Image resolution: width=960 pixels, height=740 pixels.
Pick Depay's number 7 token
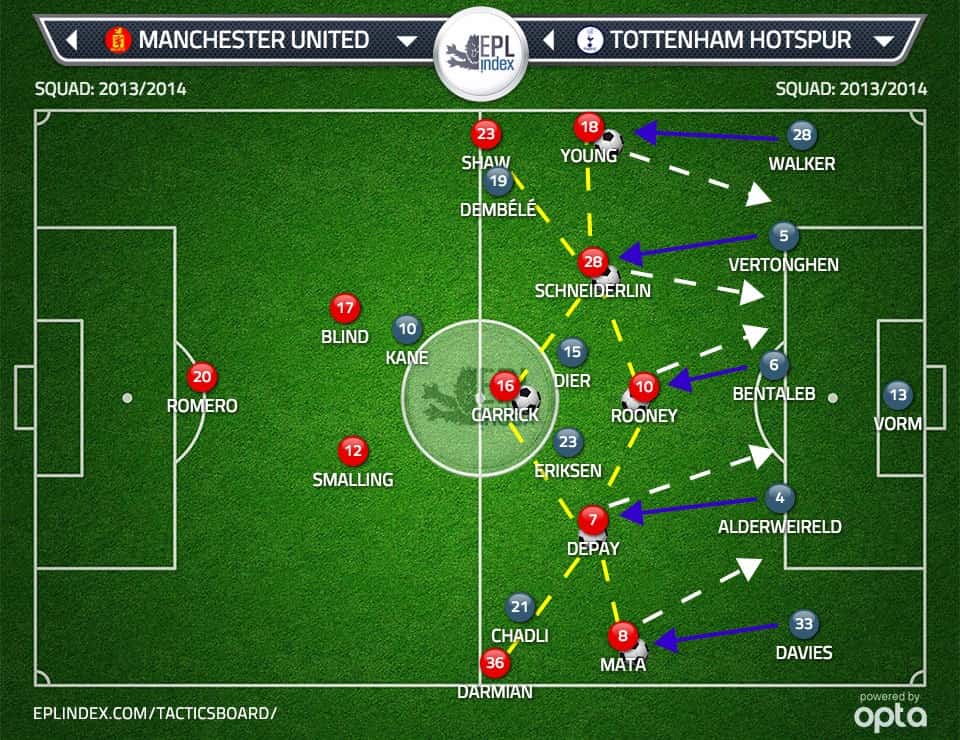pyautogui.click(x=592, y=519)
